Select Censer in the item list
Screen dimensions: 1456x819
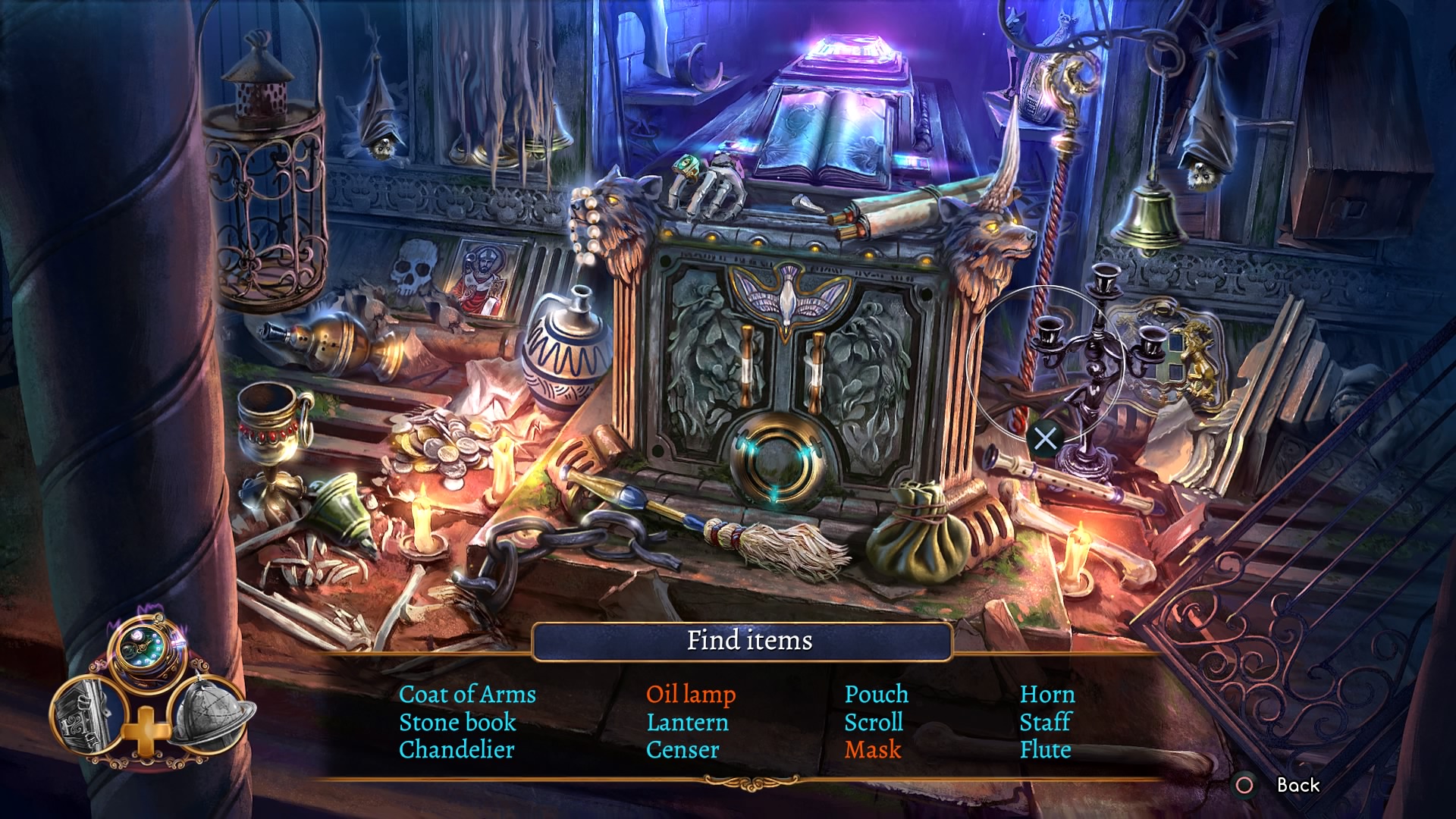pyautogui.click(x=682, y=749)
